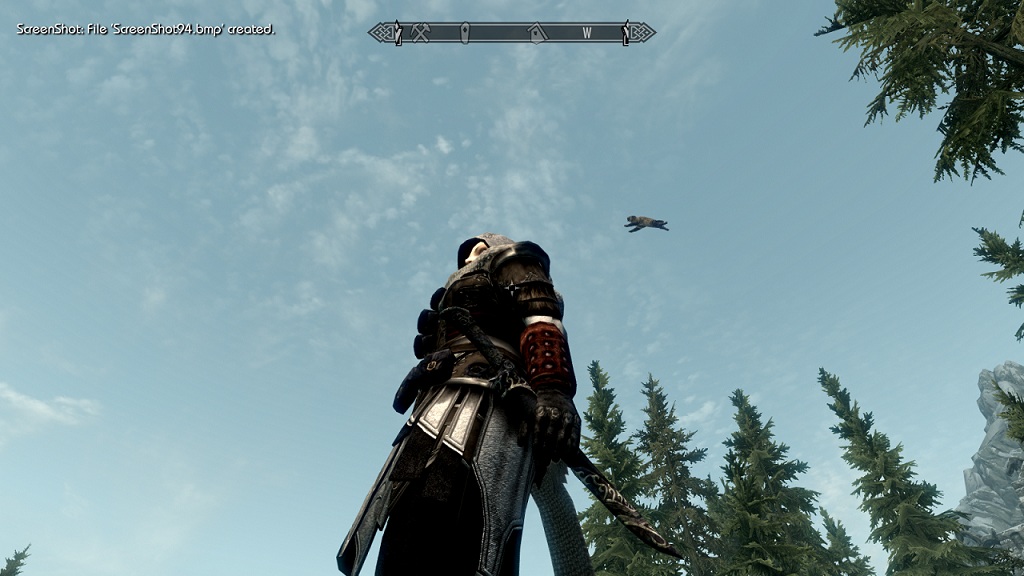Select the standing stone marker on compass
Screen dimensions: 1024x576
coord(465,33)
